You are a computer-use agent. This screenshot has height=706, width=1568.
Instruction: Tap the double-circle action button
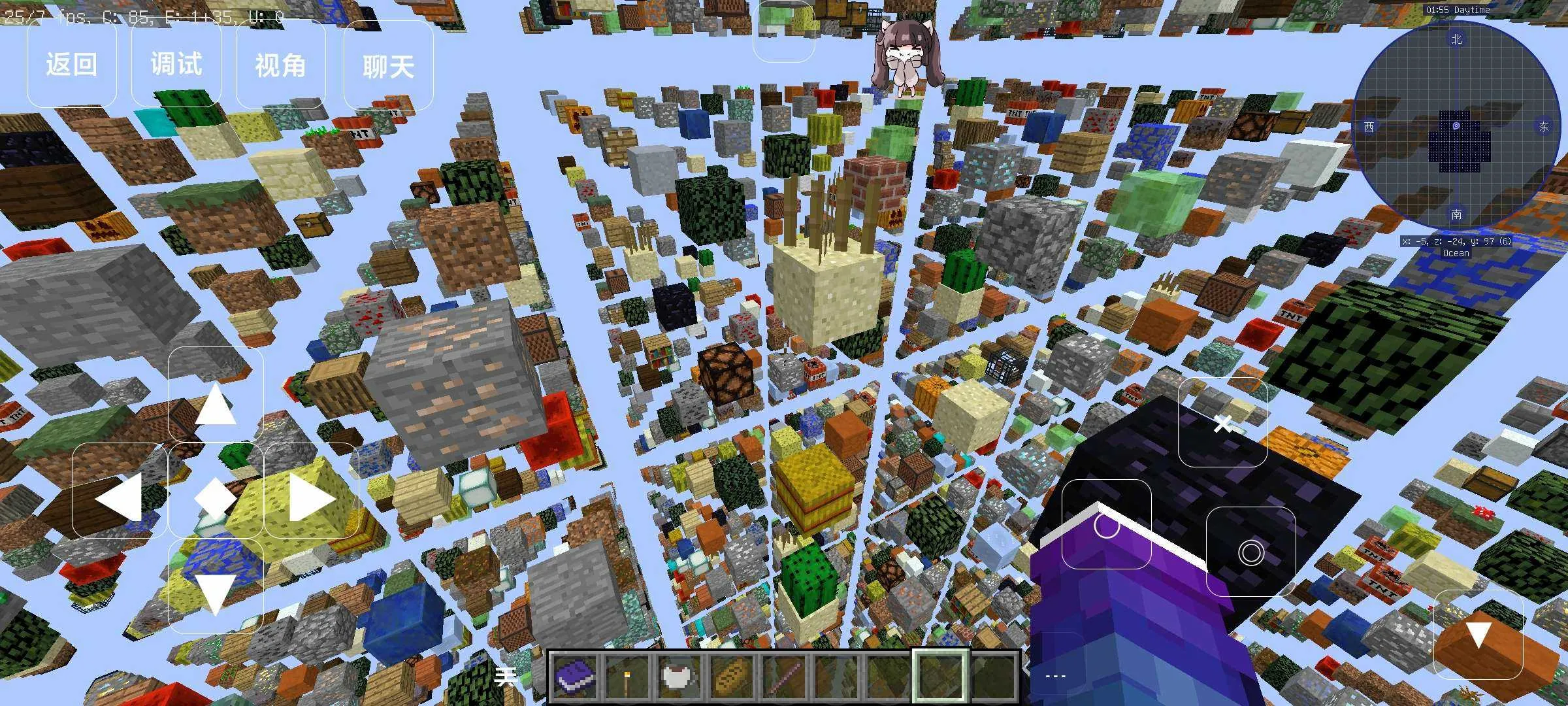(1250, 552)
